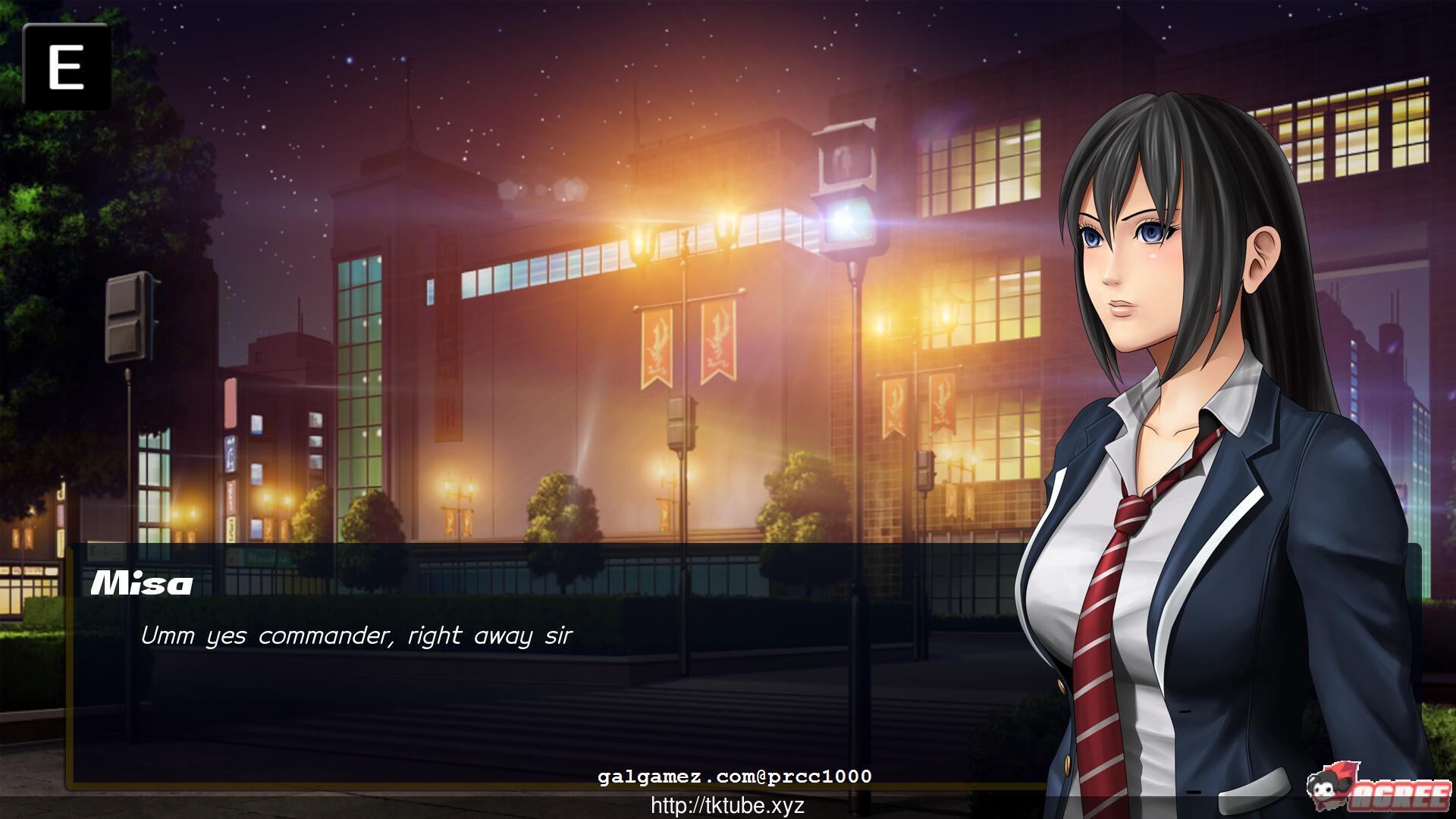
Task: Tap the dark E shortcut button top-left
Action: 67,67
